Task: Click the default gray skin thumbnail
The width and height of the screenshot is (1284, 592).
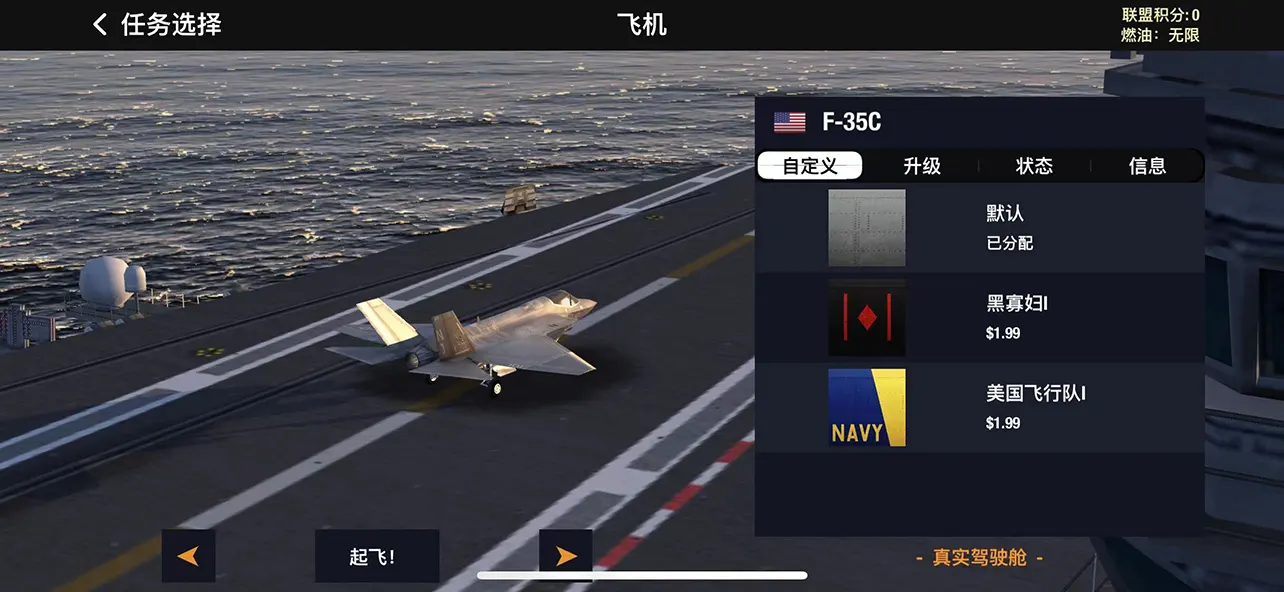Action: (867, 228)
